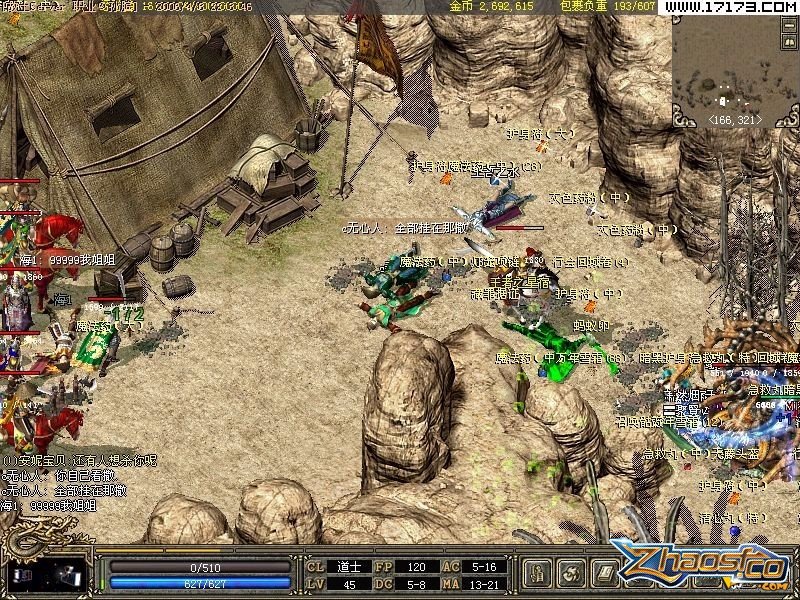
Task: Click the swirl emblem button on the bottom bar
Action: [x=572, y=573]
